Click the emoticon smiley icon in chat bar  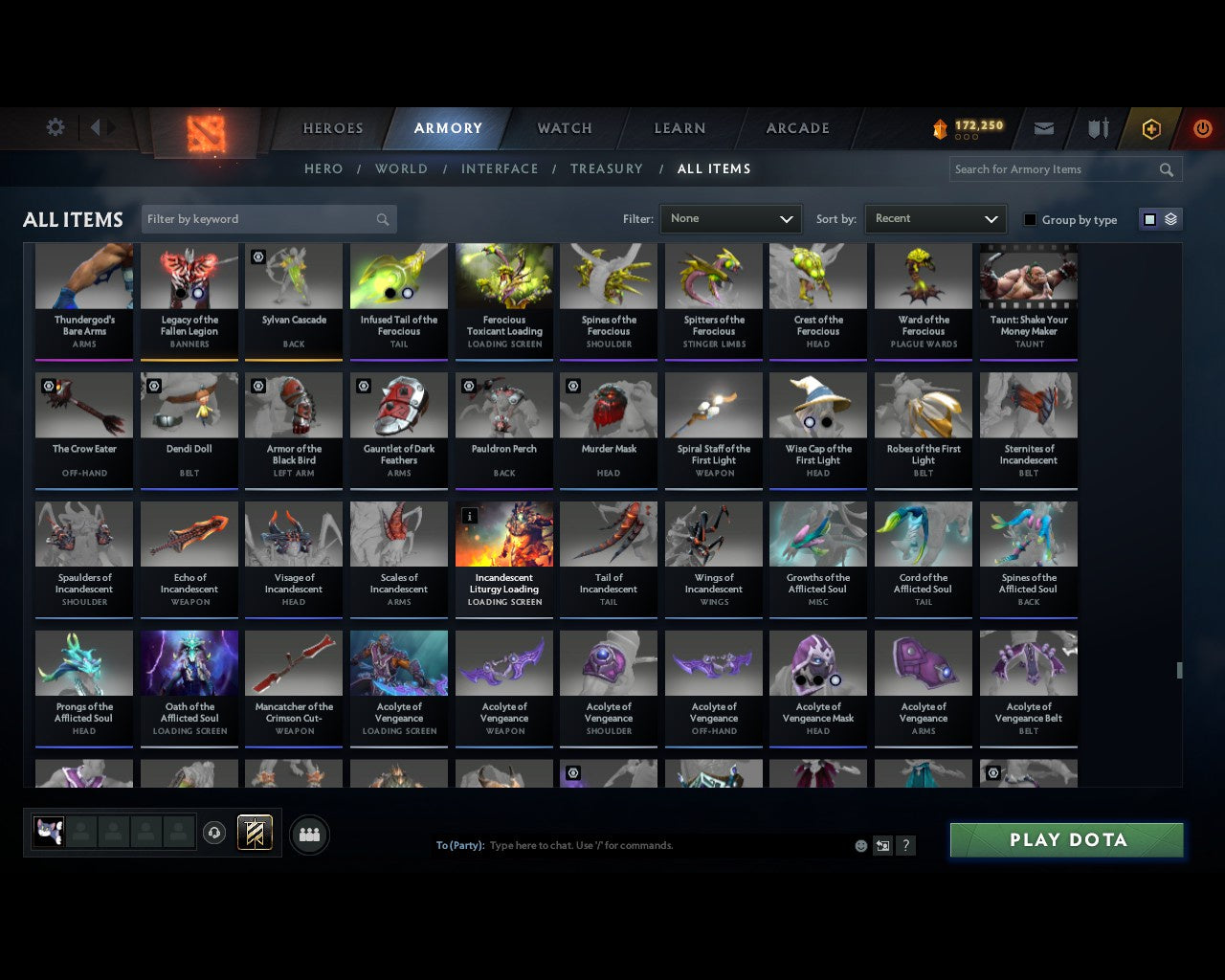[860, 845]
